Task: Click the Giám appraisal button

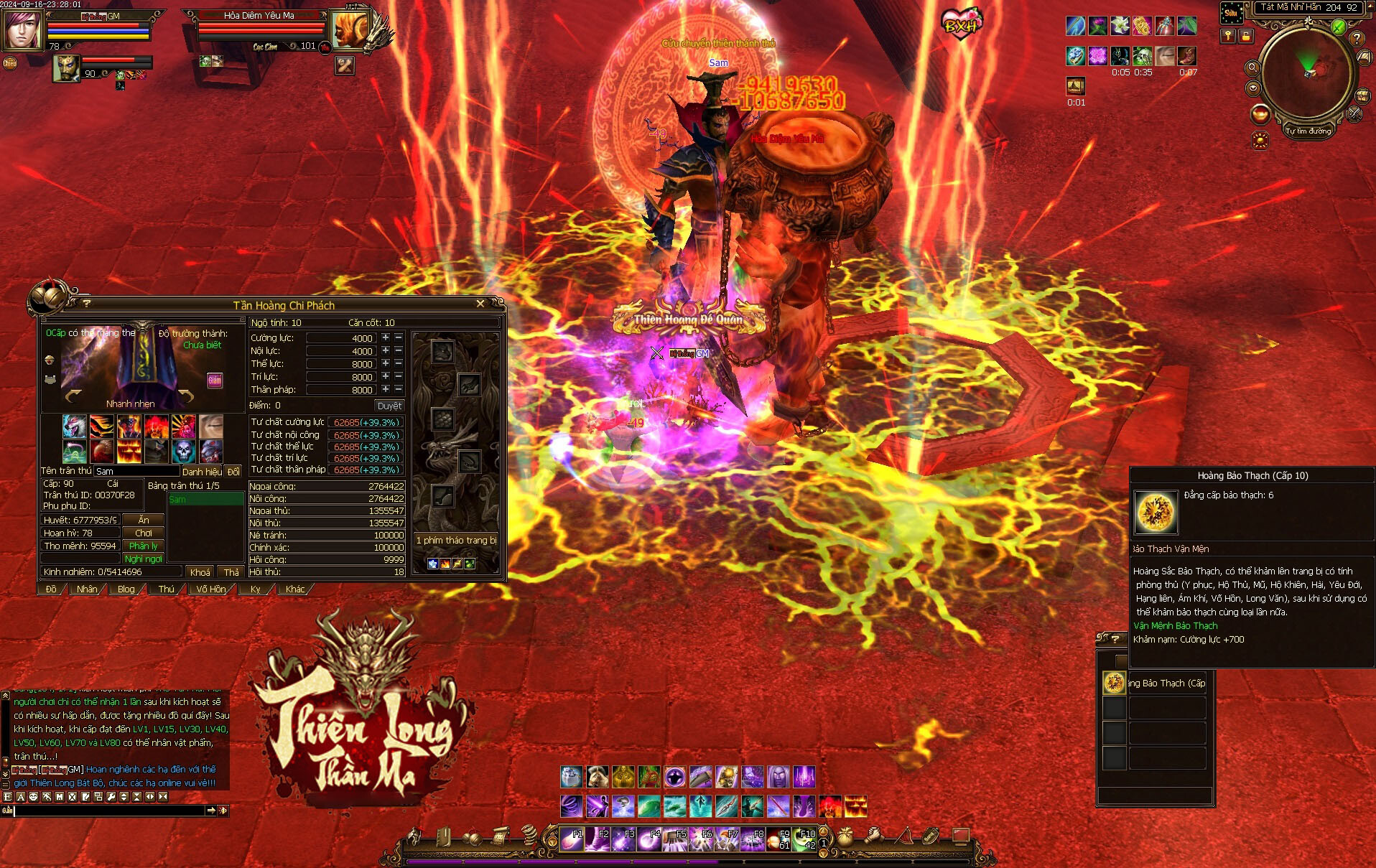Action: (x=215, y=381)
